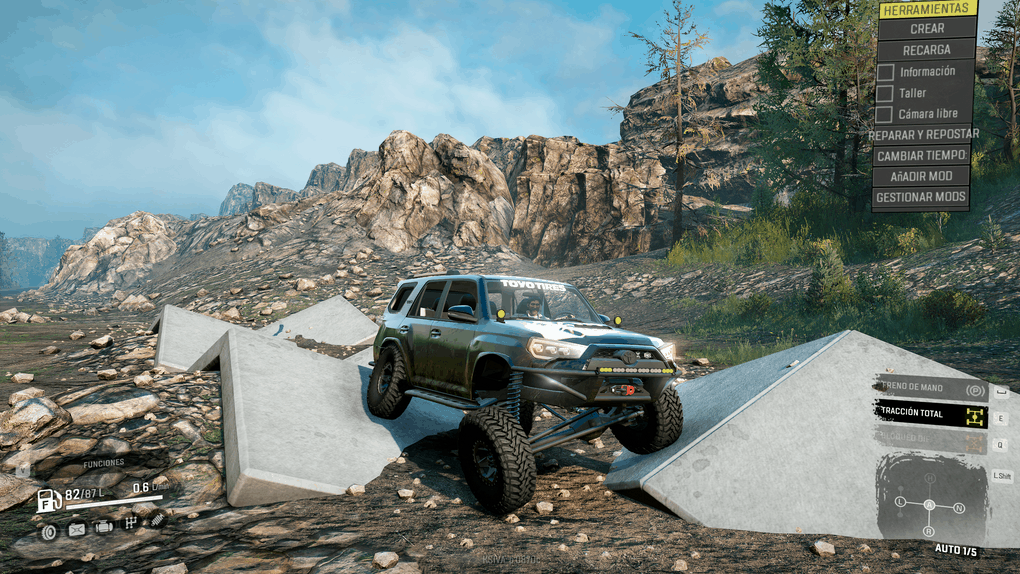Screen dimensions: 1020x574
Task: Choose High gear on the gearbox diagram
Action: [929, 479]
